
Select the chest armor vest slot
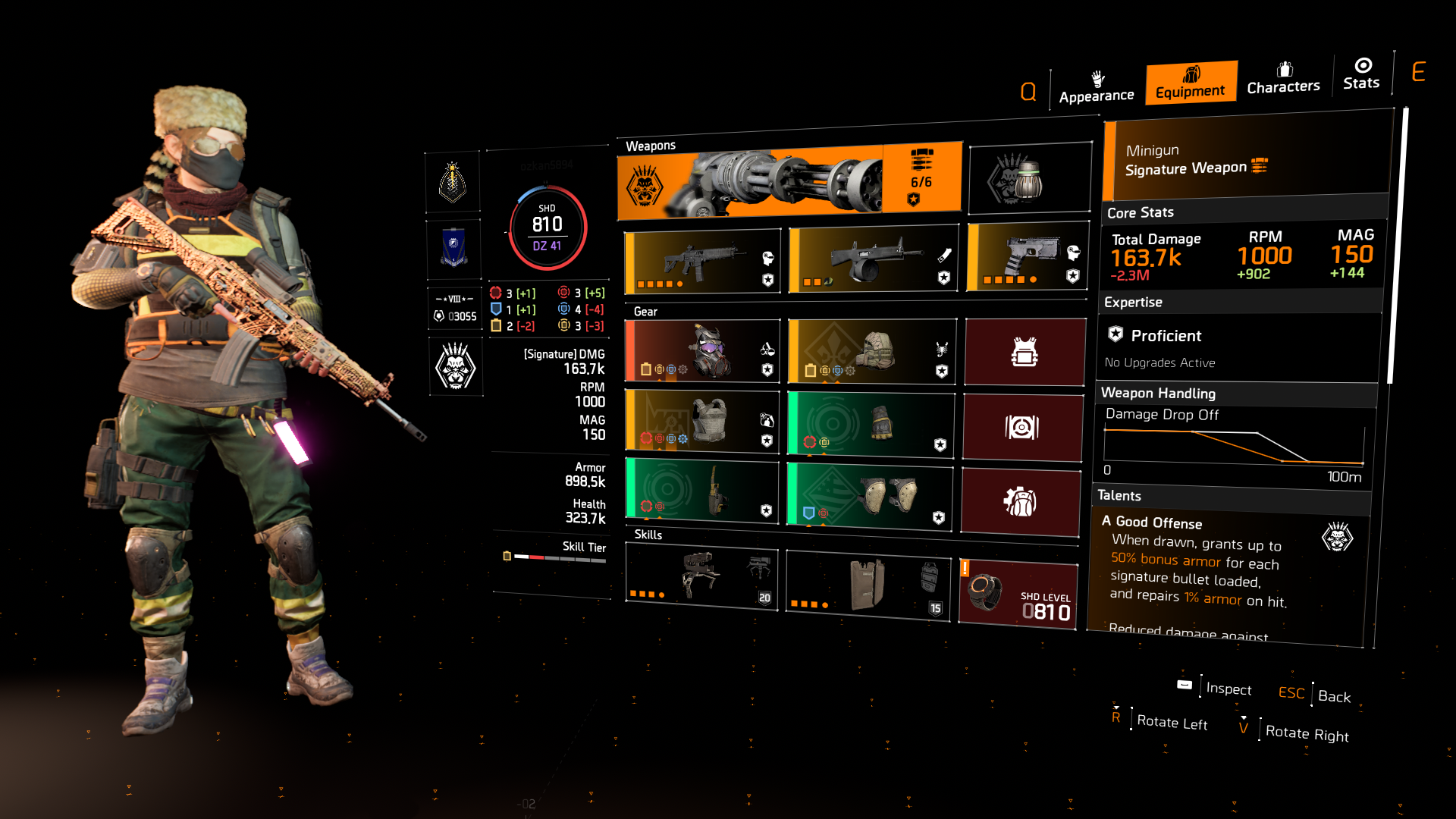click(701, 425)
